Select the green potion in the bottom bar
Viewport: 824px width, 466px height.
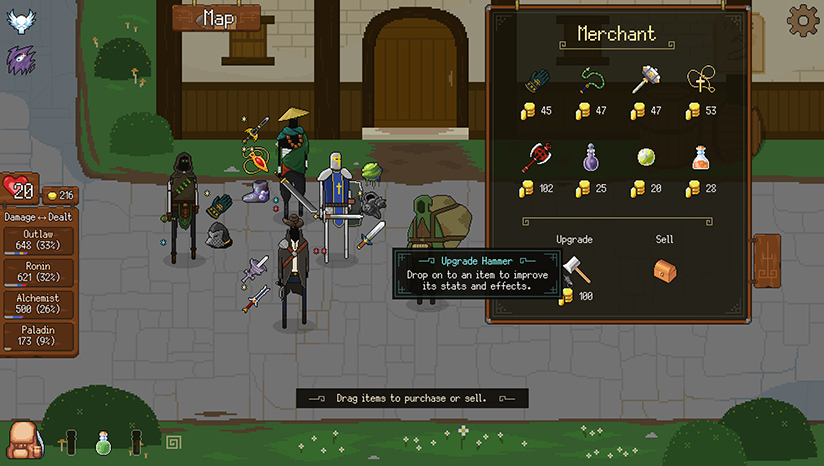click(102, 441)
